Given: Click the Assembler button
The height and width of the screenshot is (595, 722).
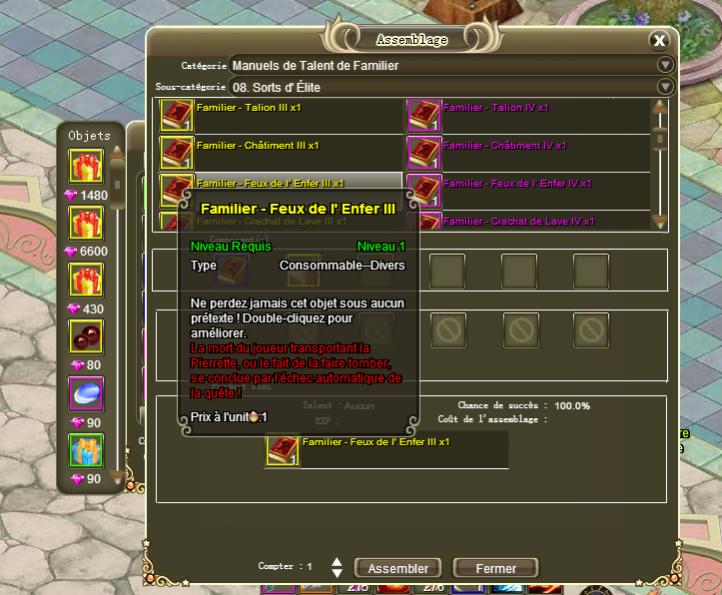Looking at the screenshot, I should 398,568.
